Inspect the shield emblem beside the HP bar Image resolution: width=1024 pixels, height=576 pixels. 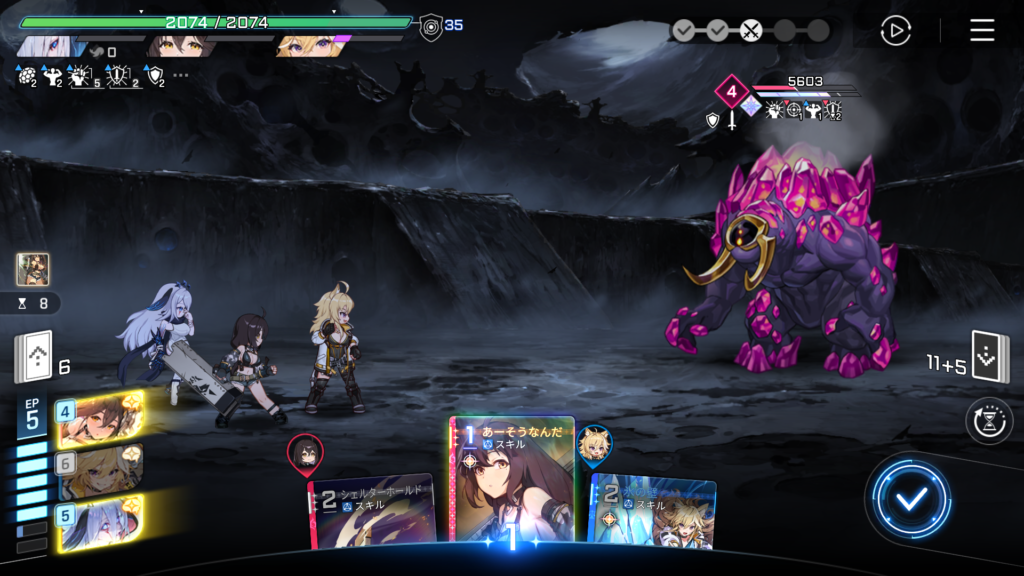tap(431, 26)
